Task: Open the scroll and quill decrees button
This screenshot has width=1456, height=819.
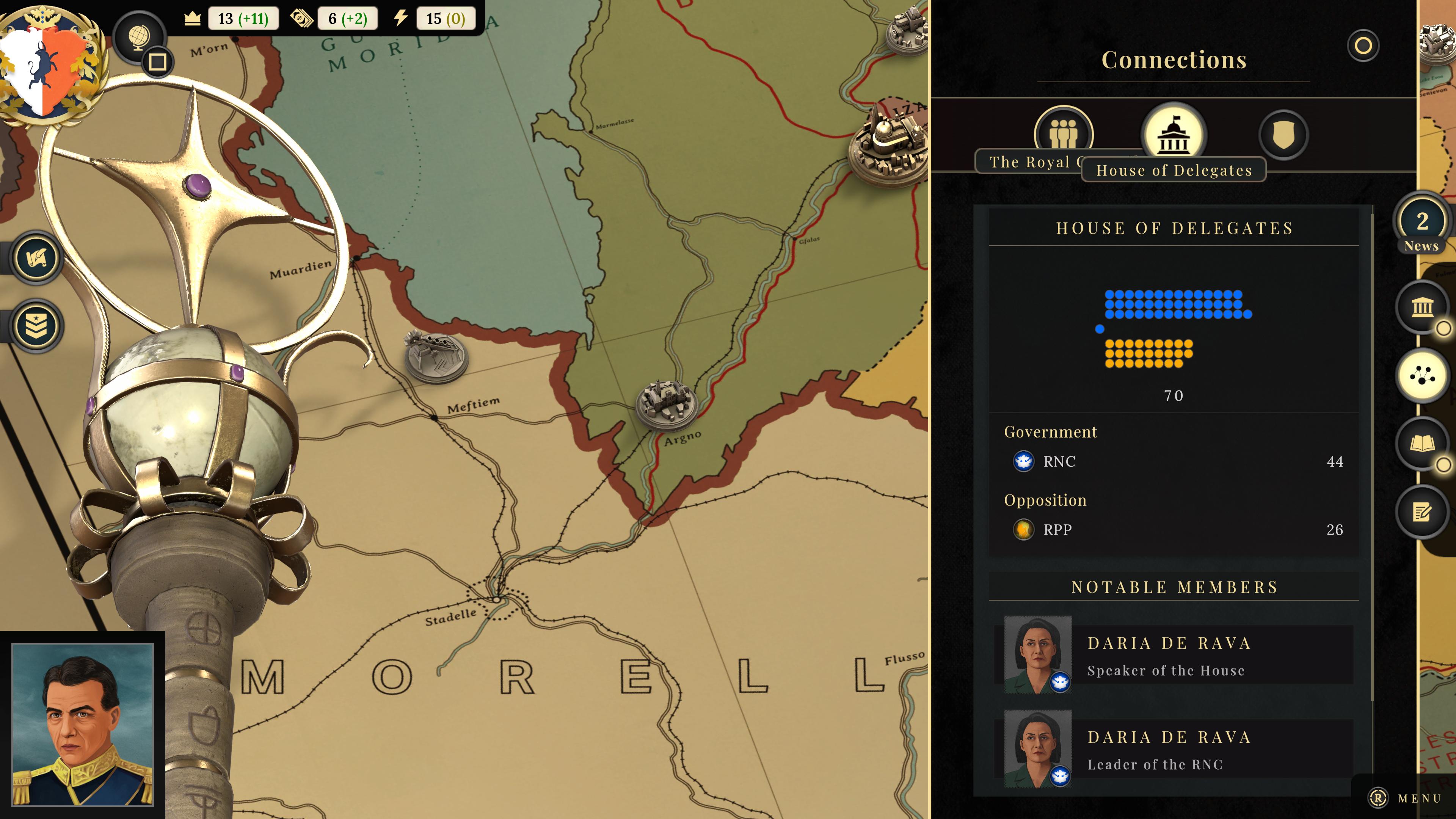Action: (x=37, y=258)
